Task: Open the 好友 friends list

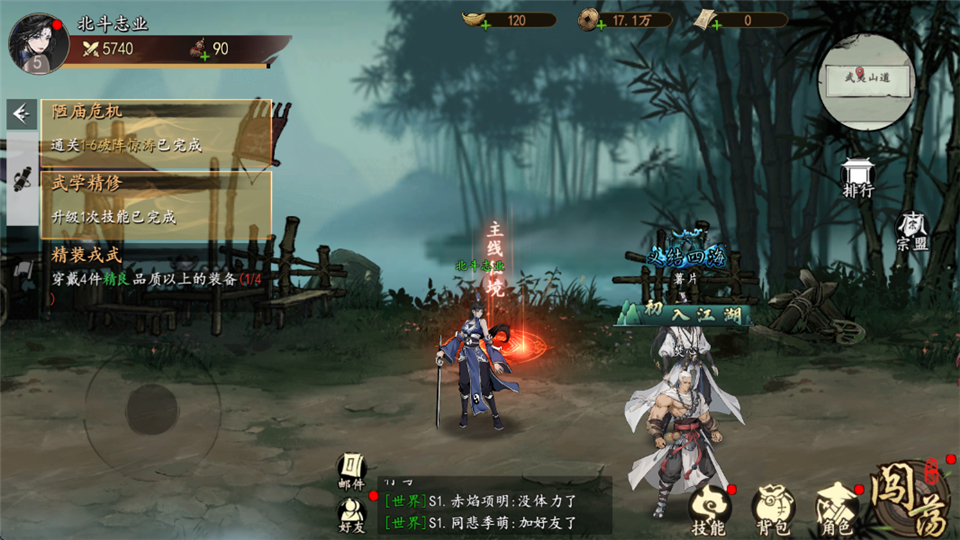Action: [x=351, y=512]
